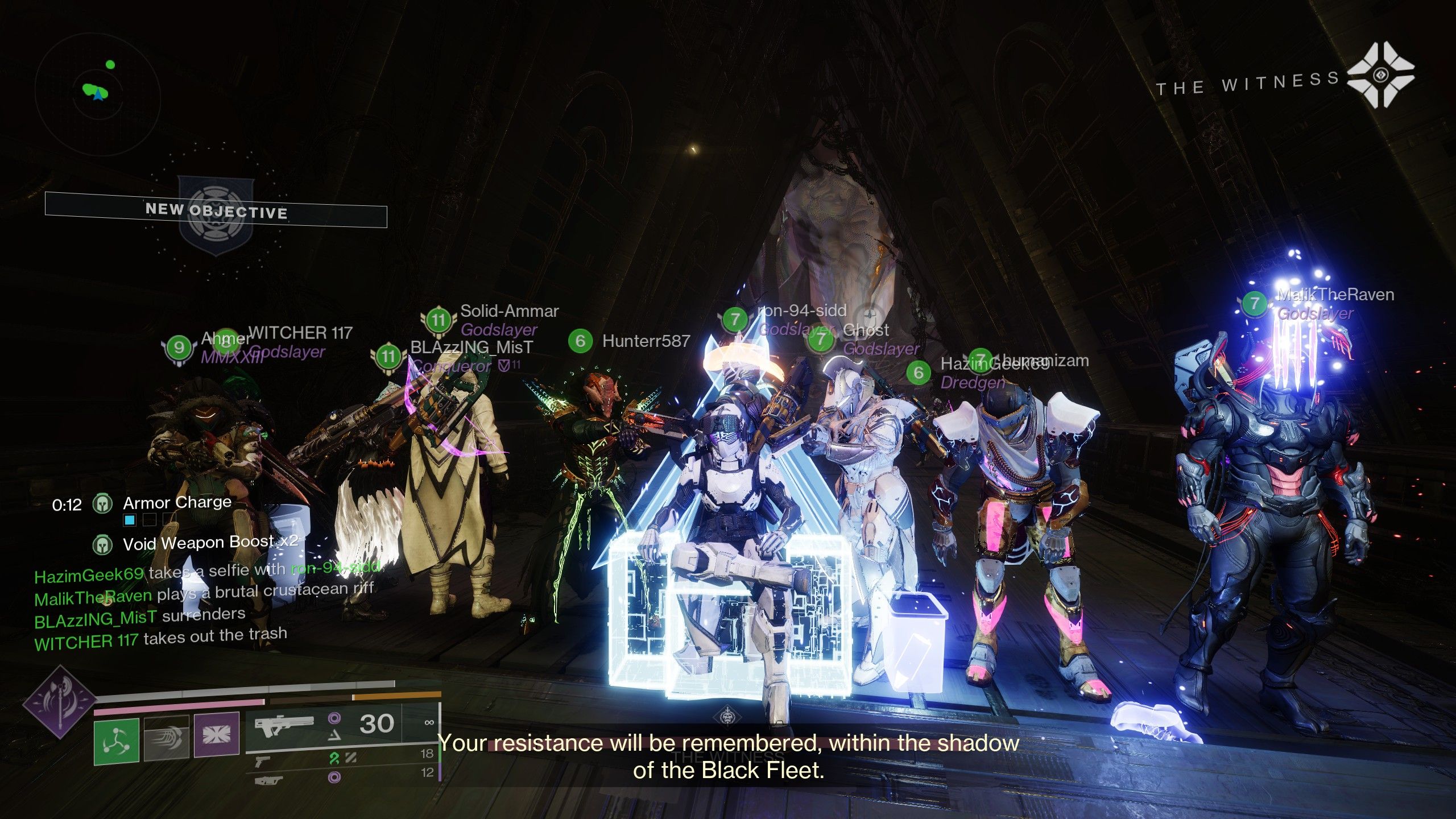Select the Solid-Ammar player nameplate
The image size is (1456, 819).
(508, 312)
